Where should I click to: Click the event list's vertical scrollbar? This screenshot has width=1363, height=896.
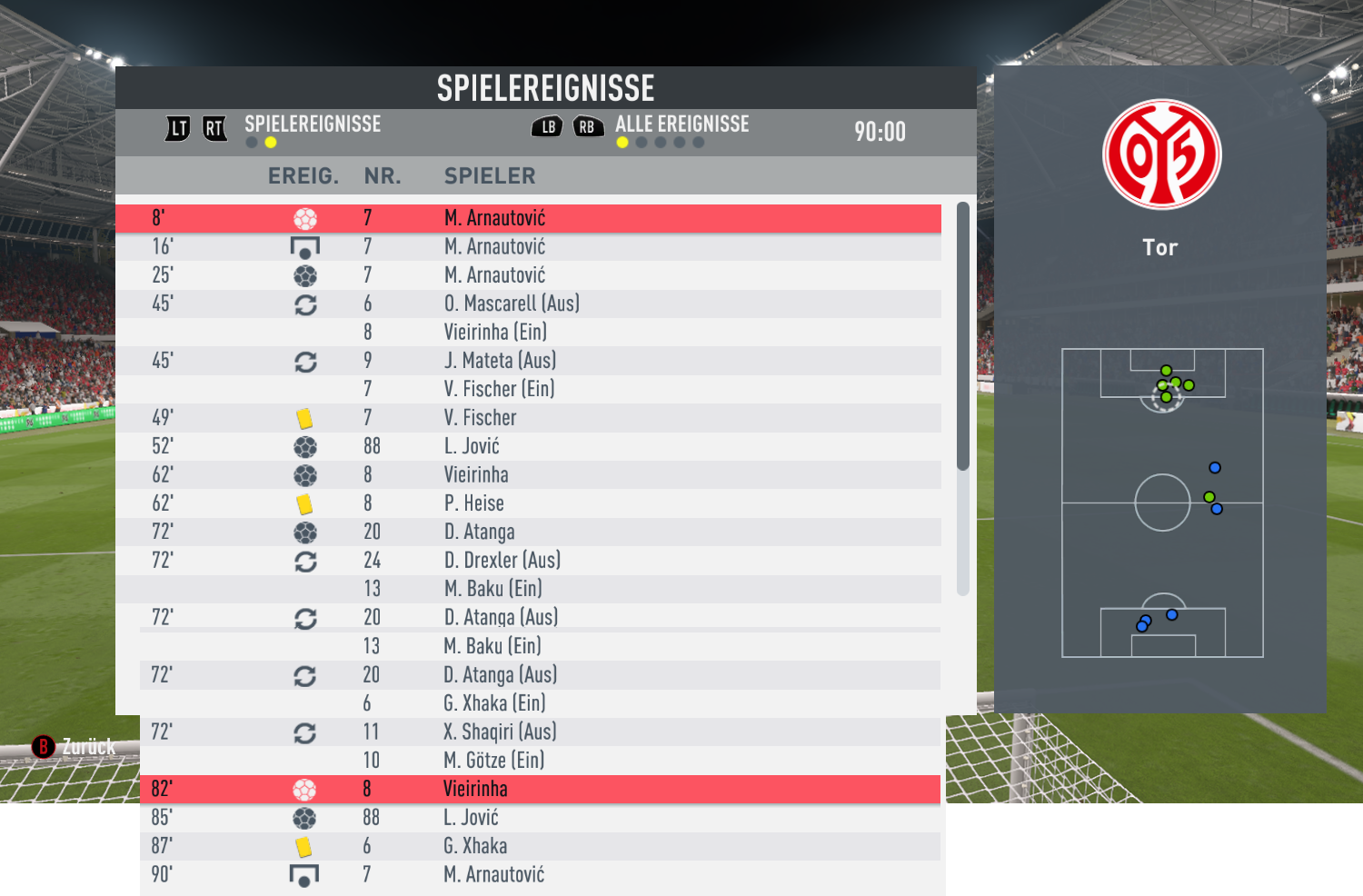pyautogui.click(x=963, y=336)
